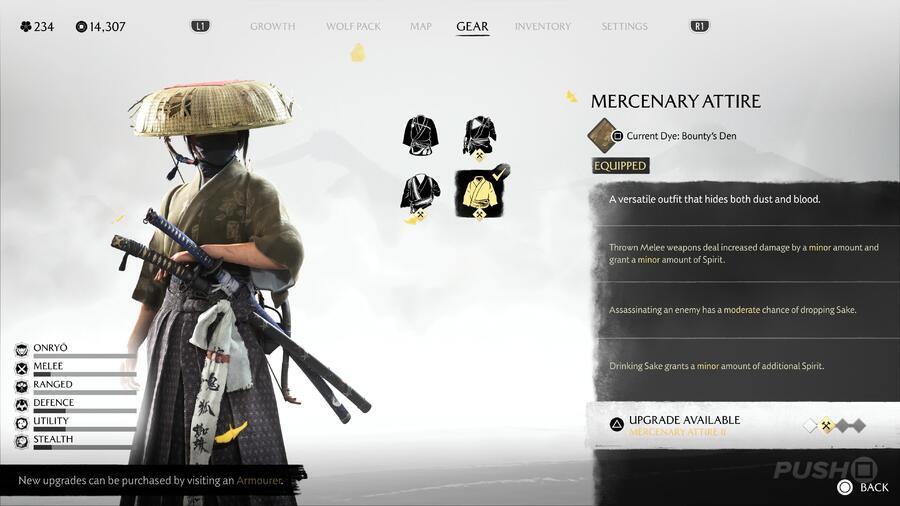Open the Inventory tab
Viewport: 900px width, 506px height.
pos(543,26)
